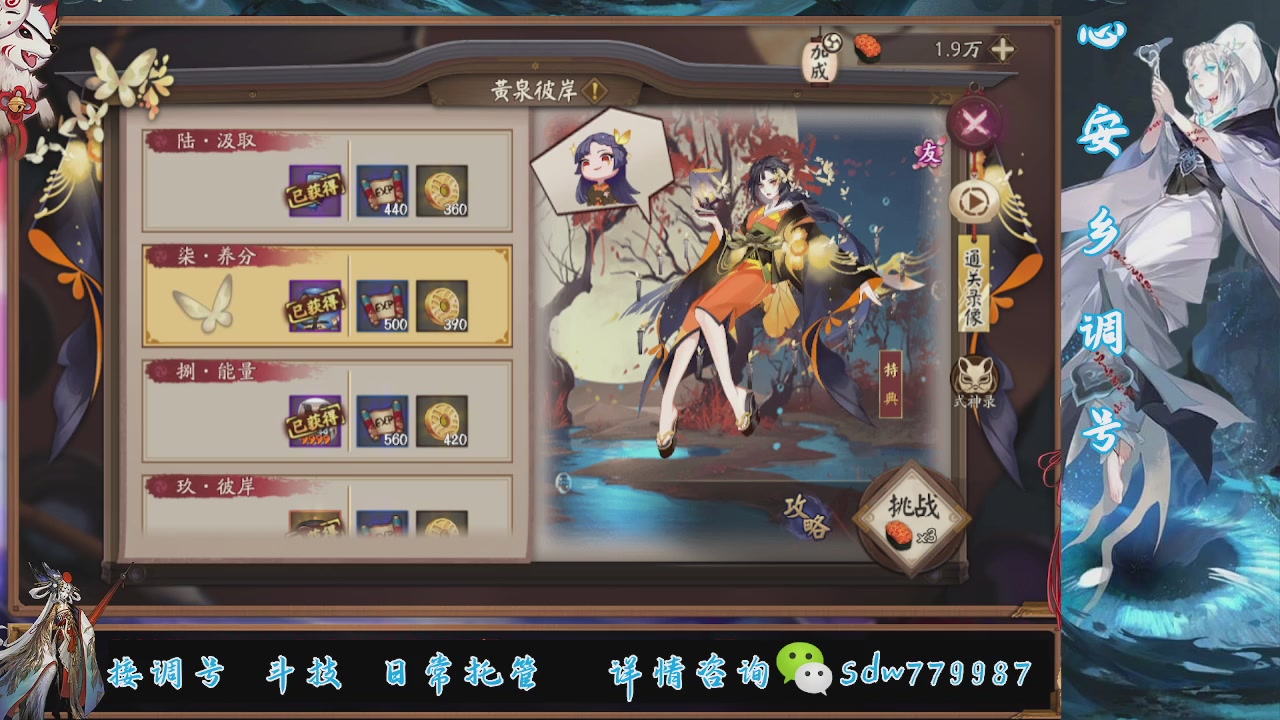
Task: Click the EXP scroll reward showing 500
Action: 381,306
